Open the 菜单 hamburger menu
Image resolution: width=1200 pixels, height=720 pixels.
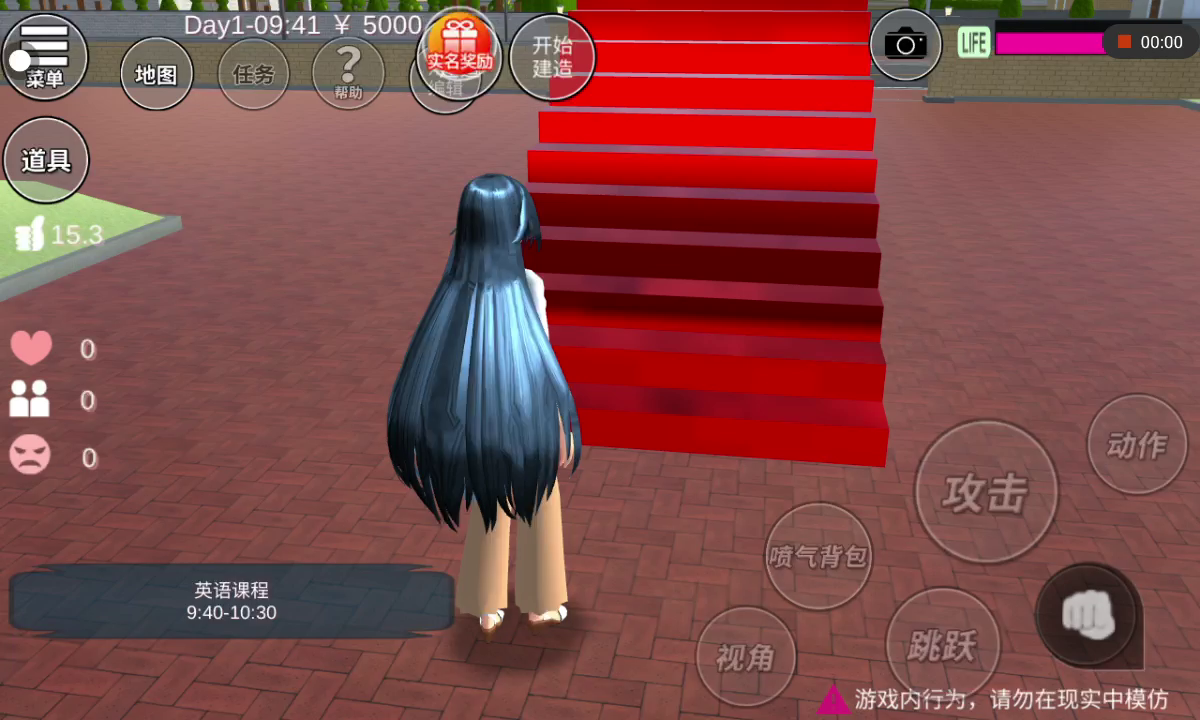45,57
